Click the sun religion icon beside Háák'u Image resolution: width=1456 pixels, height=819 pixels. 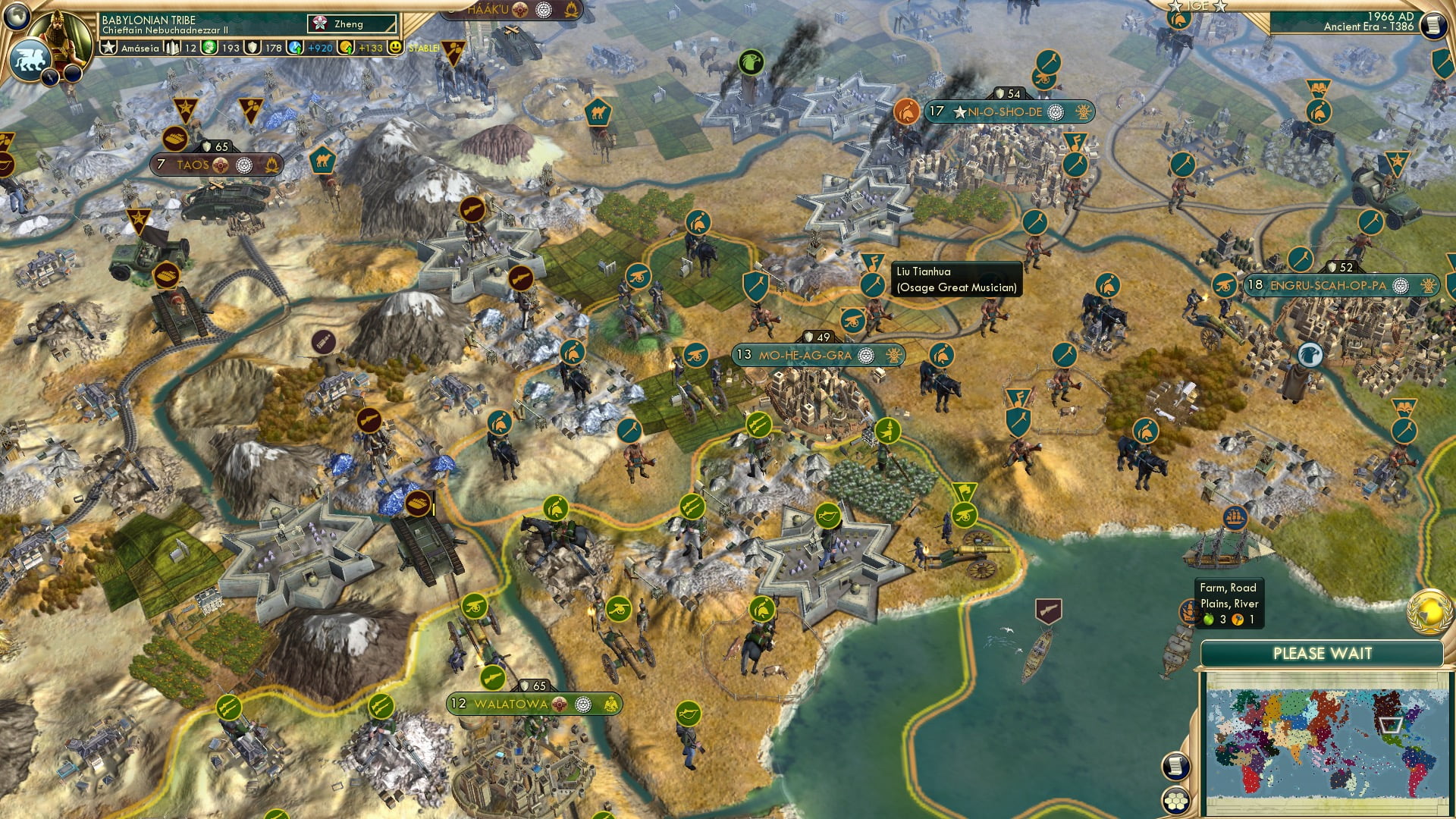520,11
